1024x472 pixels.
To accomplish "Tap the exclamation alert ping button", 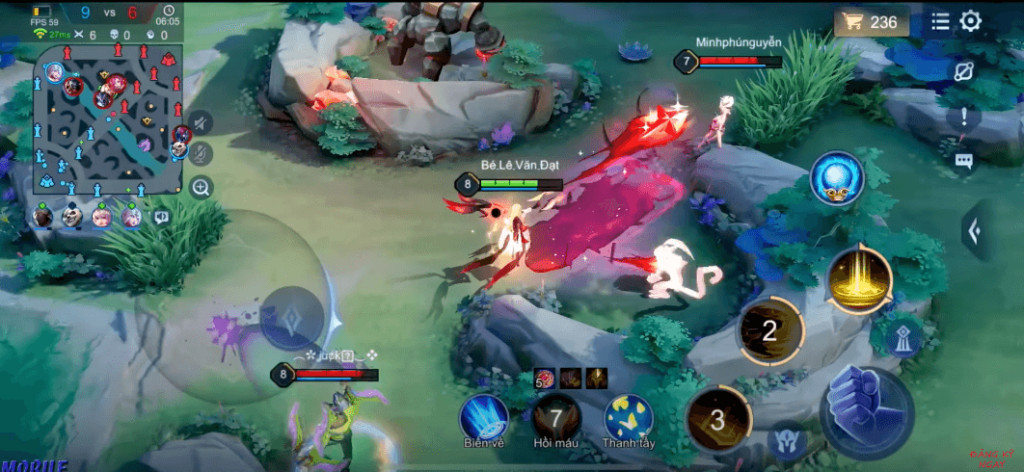I will [x=964, y=117].
